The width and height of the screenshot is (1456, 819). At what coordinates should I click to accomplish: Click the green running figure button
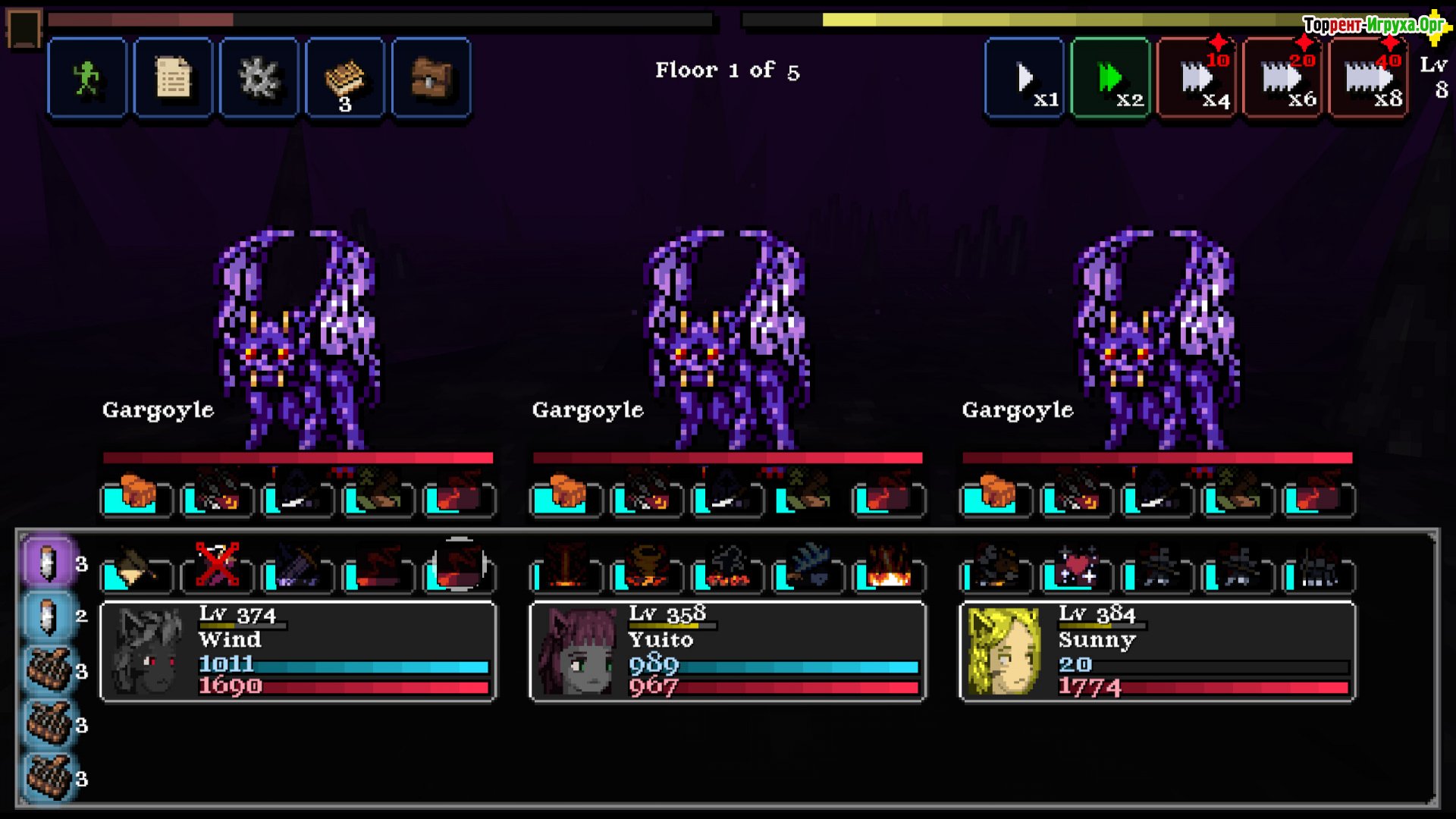87,78
